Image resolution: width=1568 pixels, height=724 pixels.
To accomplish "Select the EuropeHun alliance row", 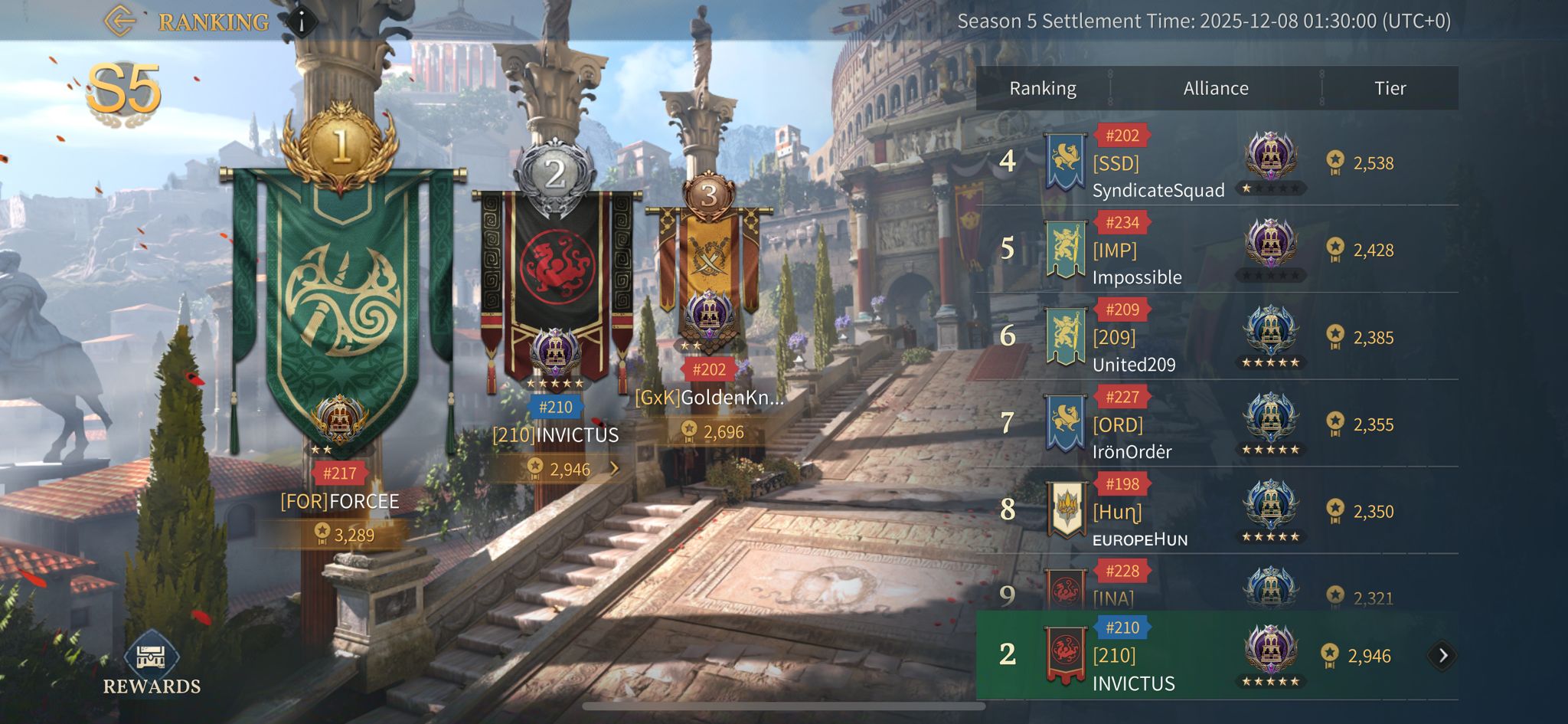I will click(1216, 511).
